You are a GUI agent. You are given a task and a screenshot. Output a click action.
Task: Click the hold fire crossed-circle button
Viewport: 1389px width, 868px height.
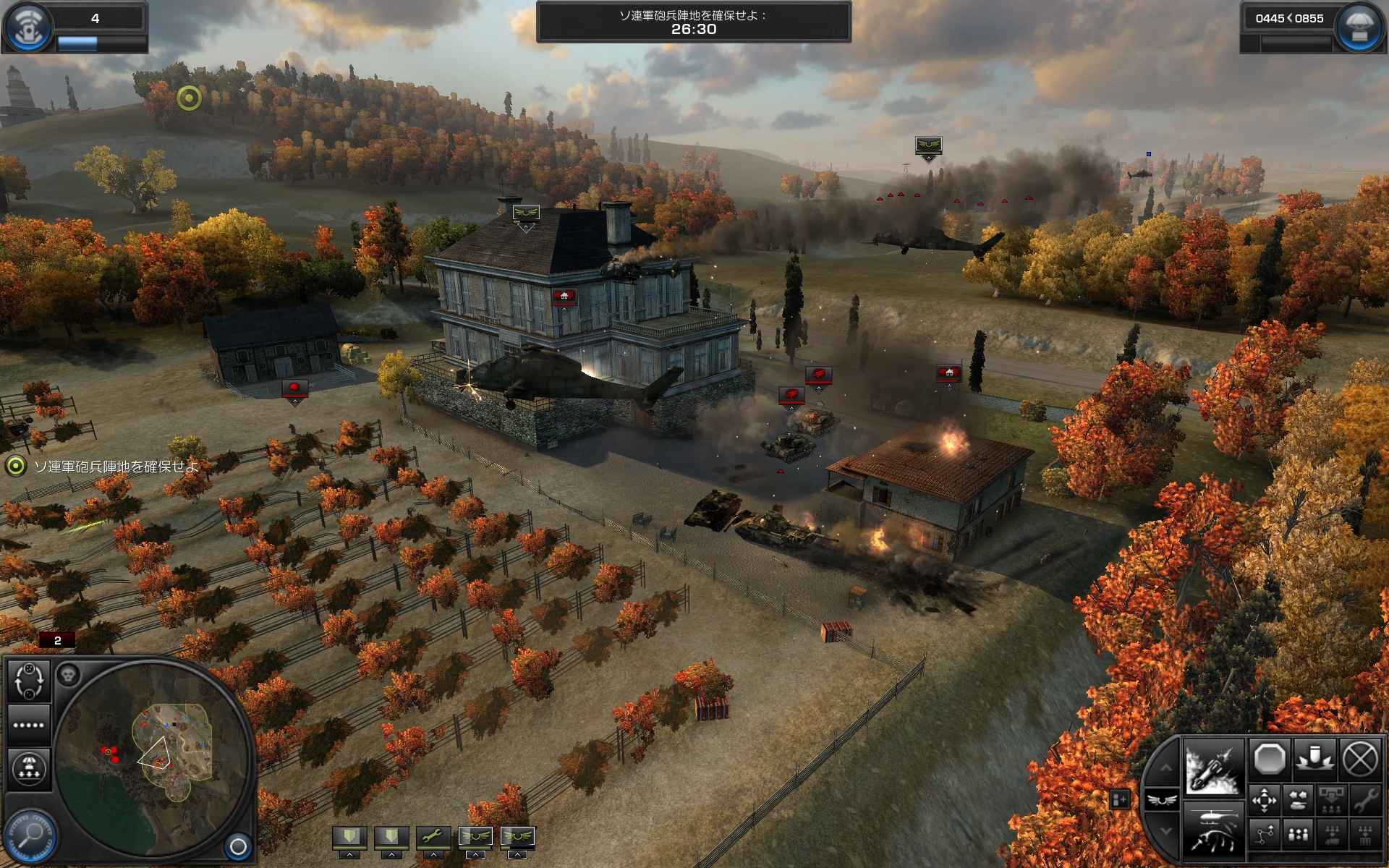click(x=1360, y=759)
